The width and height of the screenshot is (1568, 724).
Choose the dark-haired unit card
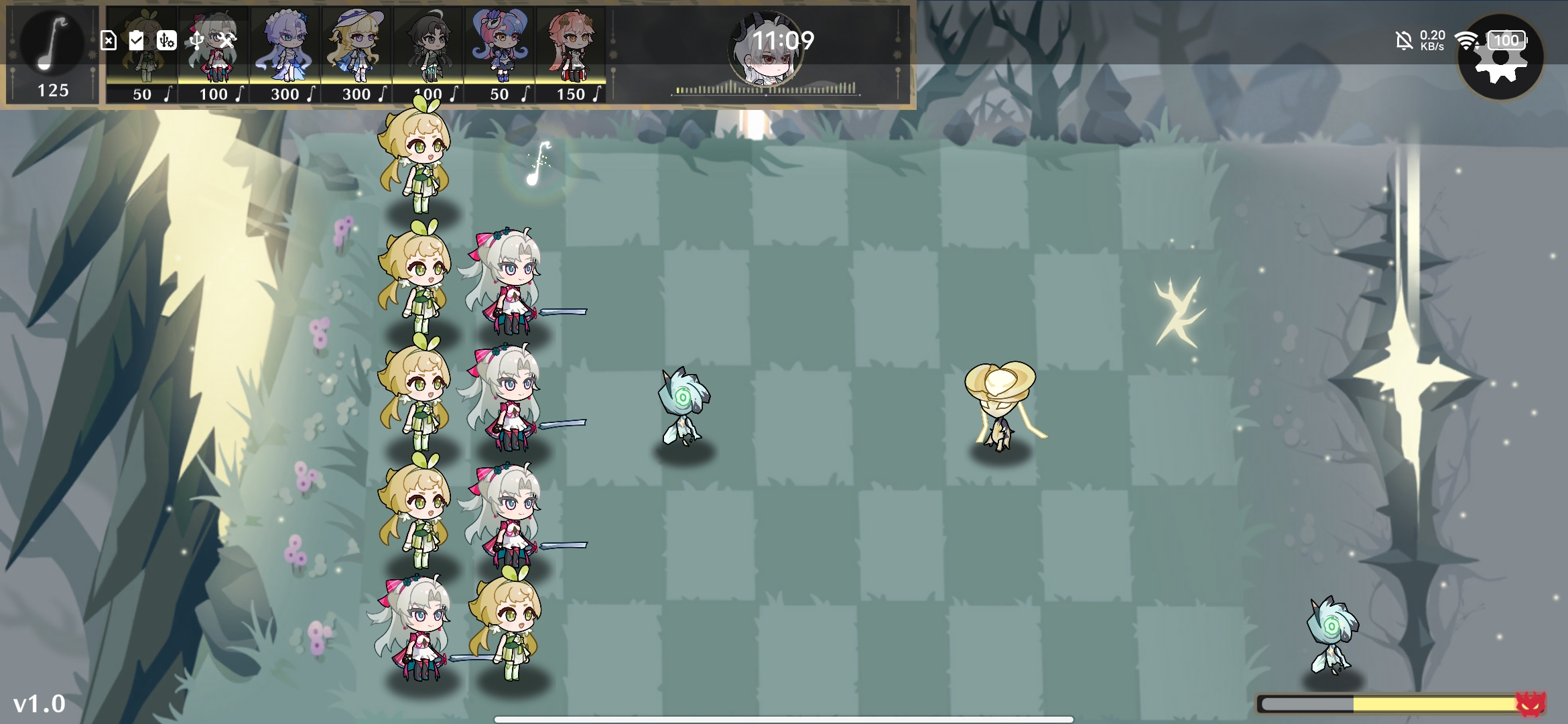428,55
